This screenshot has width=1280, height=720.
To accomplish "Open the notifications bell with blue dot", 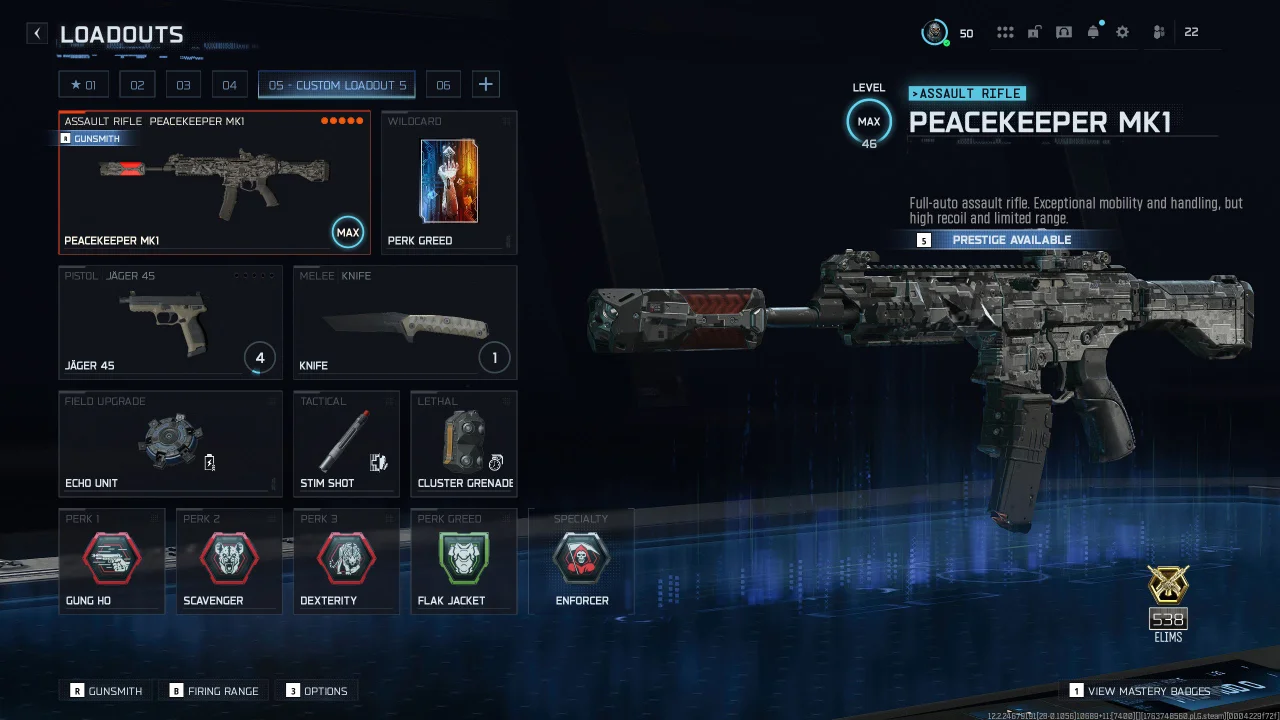I will [1093, 31].
